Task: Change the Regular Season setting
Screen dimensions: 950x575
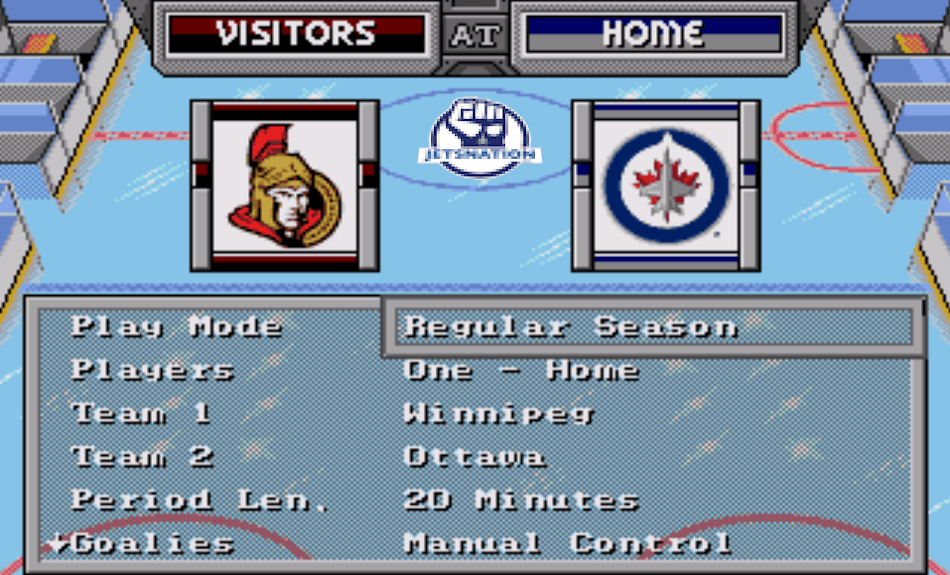Action: 570,327
